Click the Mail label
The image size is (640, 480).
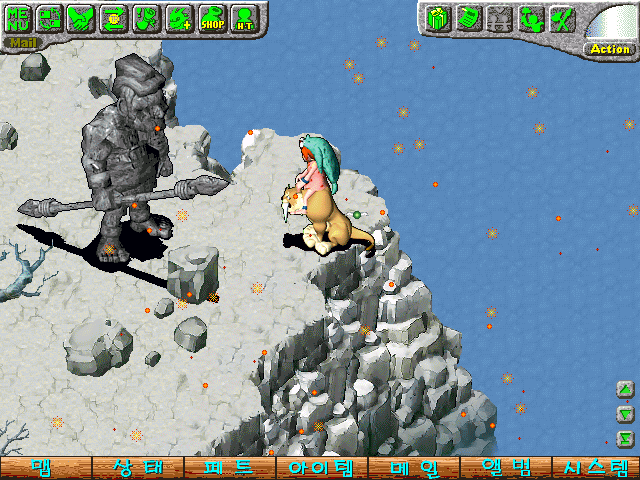click(x=23, y=43)
